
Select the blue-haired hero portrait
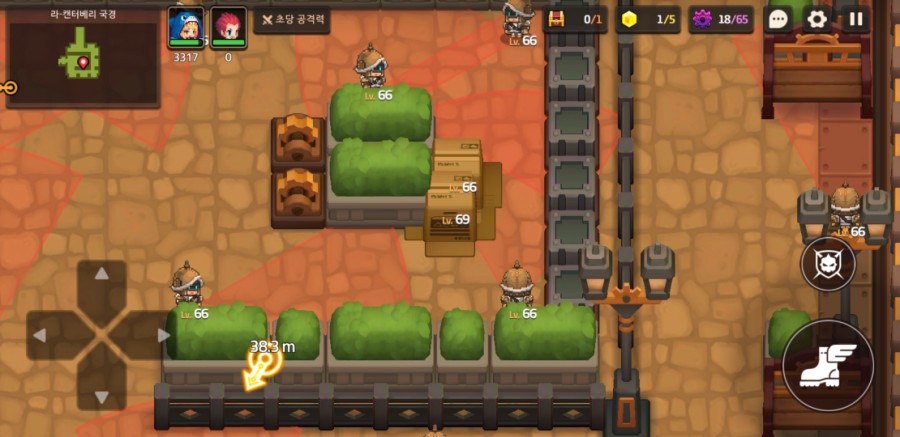pyautogui.click(x=186, y=25)
